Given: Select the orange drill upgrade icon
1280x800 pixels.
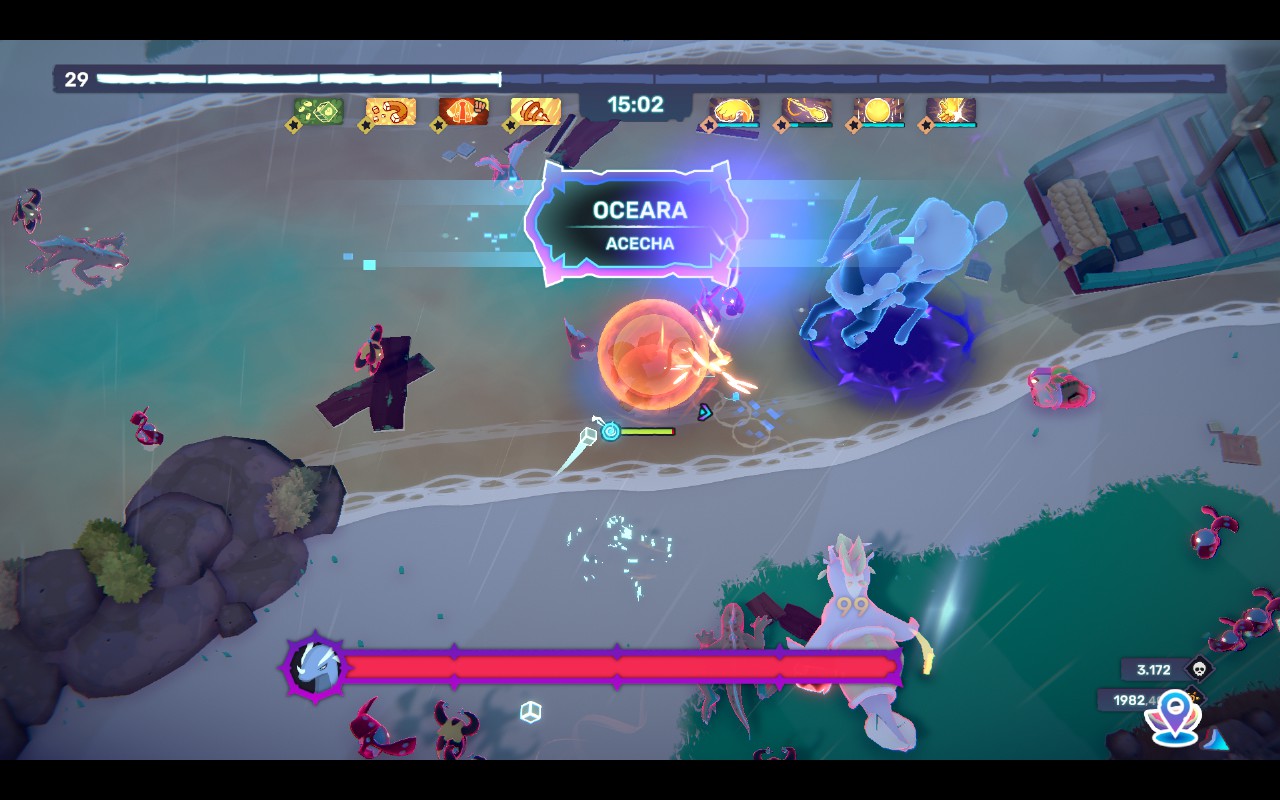Looking at the screenshot, I should click(x=535, y=111).
